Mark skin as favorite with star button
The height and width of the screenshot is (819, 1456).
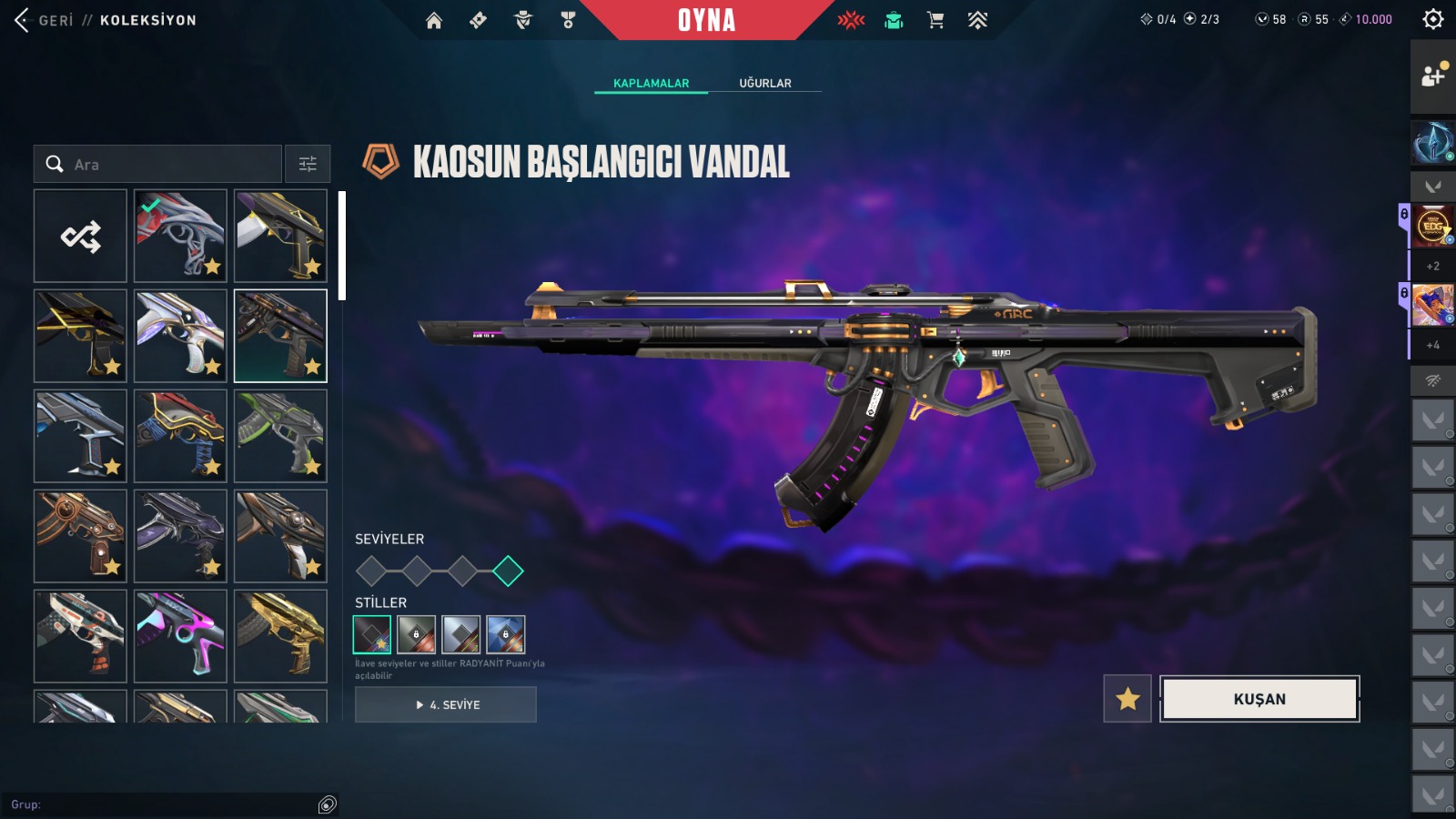(x=1127, y=699)
